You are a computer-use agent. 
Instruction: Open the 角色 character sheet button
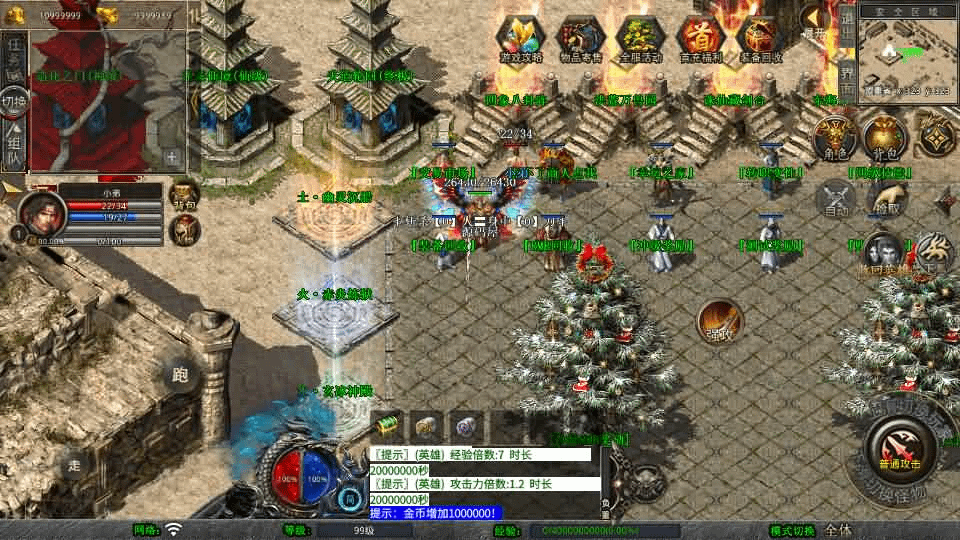[832, 138]
